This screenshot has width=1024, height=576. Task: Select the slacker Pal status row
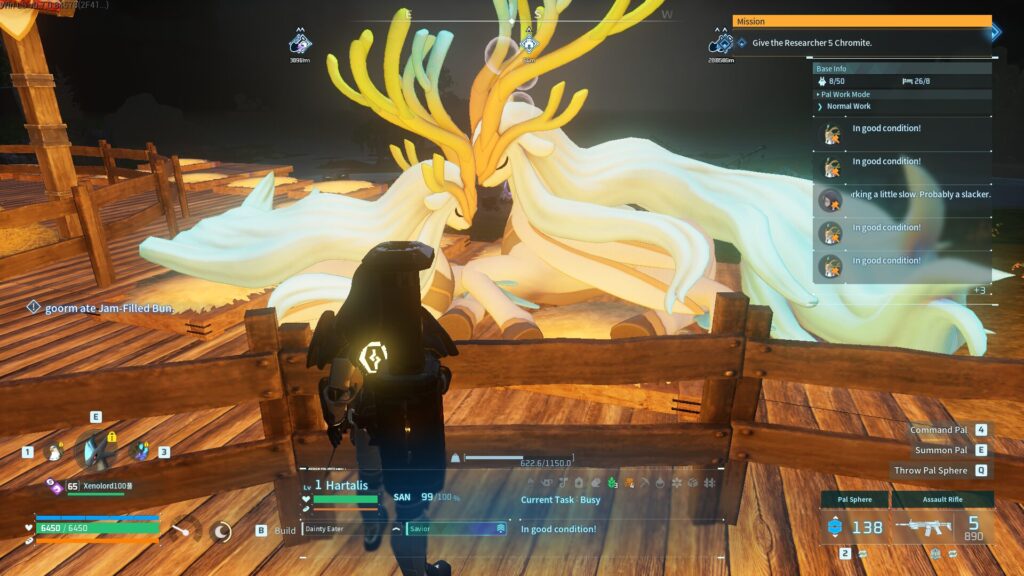coord(903,195)
